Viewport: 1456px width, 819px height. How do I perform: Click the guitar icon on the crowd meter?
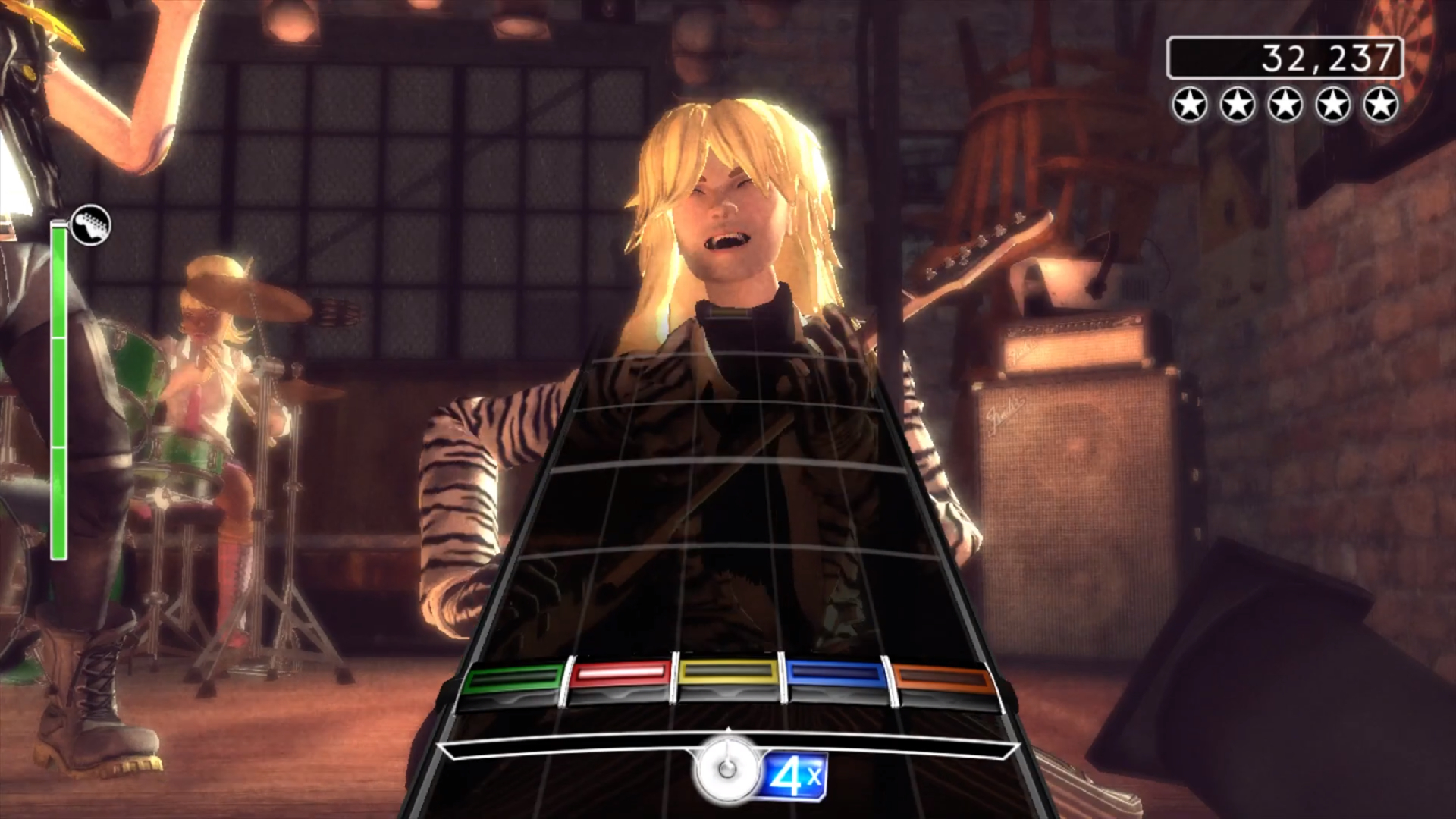click(x=91, y=225)
